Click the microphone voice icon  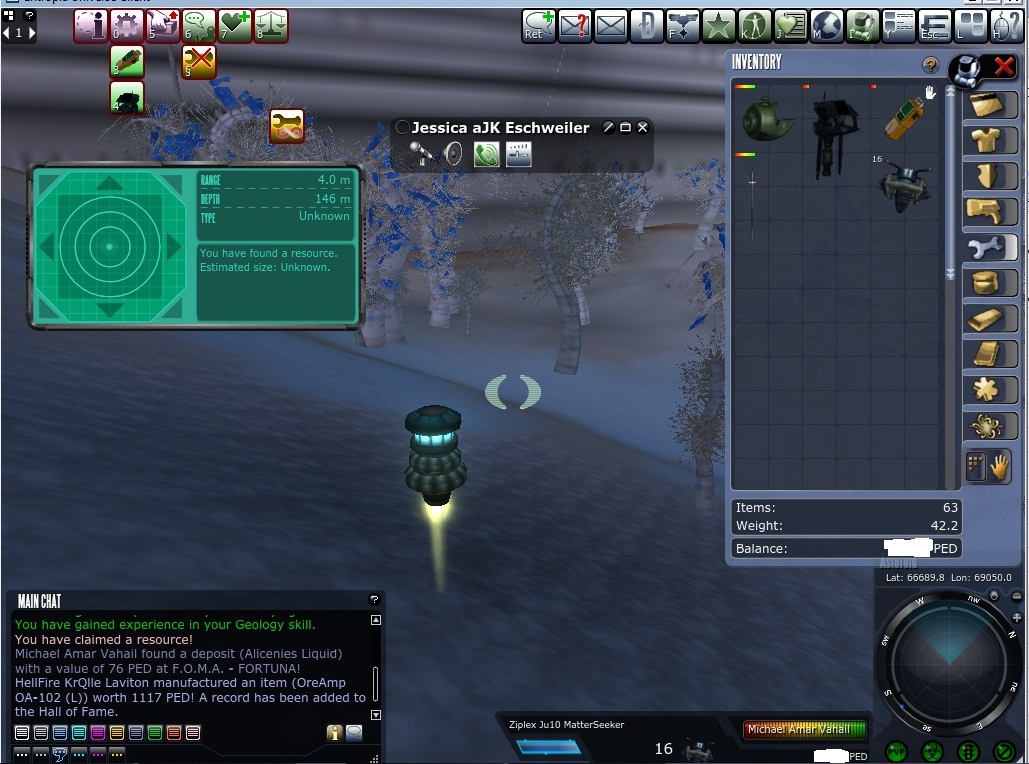(x=422, y=154)
